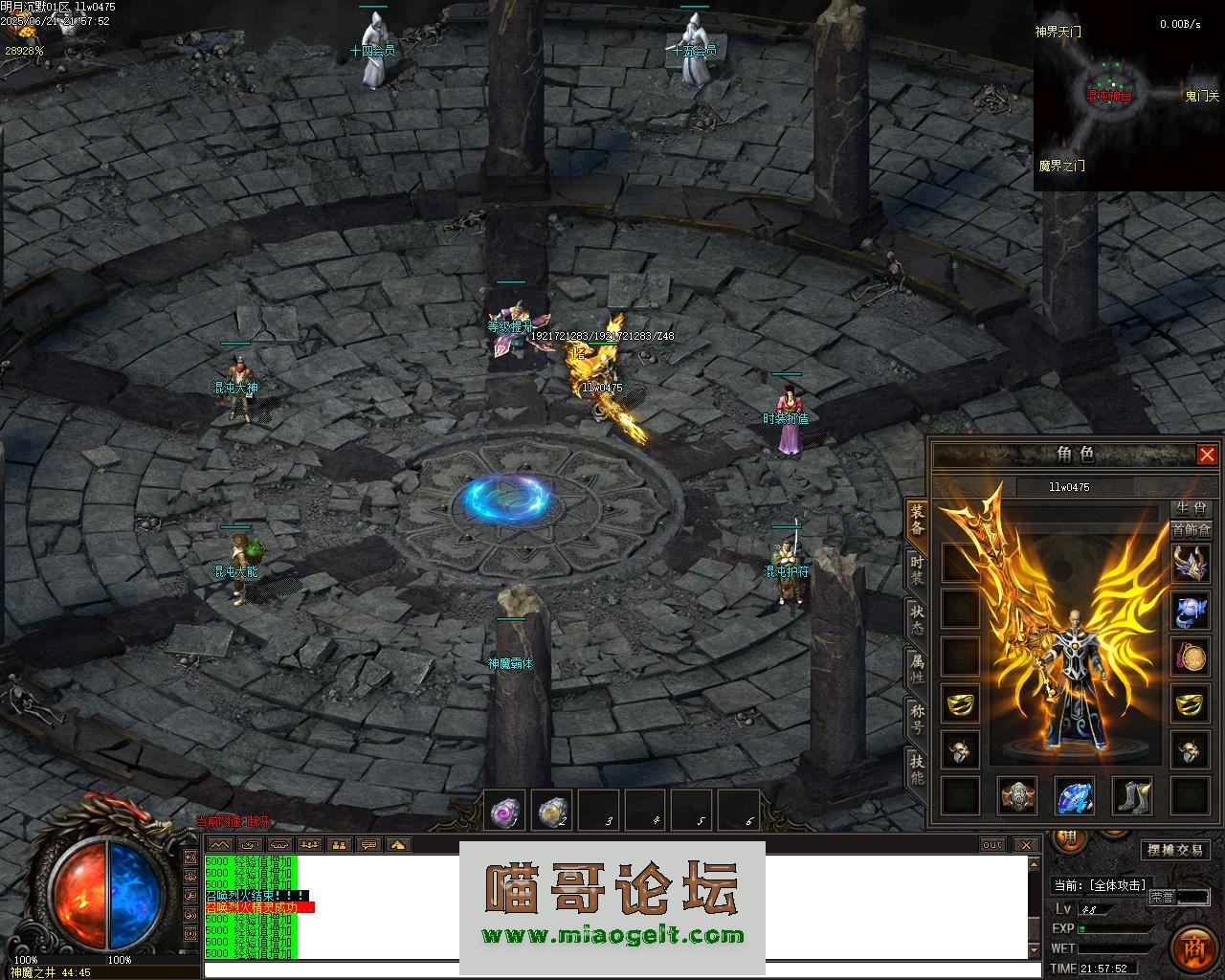
Task: Click the minimap
Action: tap(1128, 96)
